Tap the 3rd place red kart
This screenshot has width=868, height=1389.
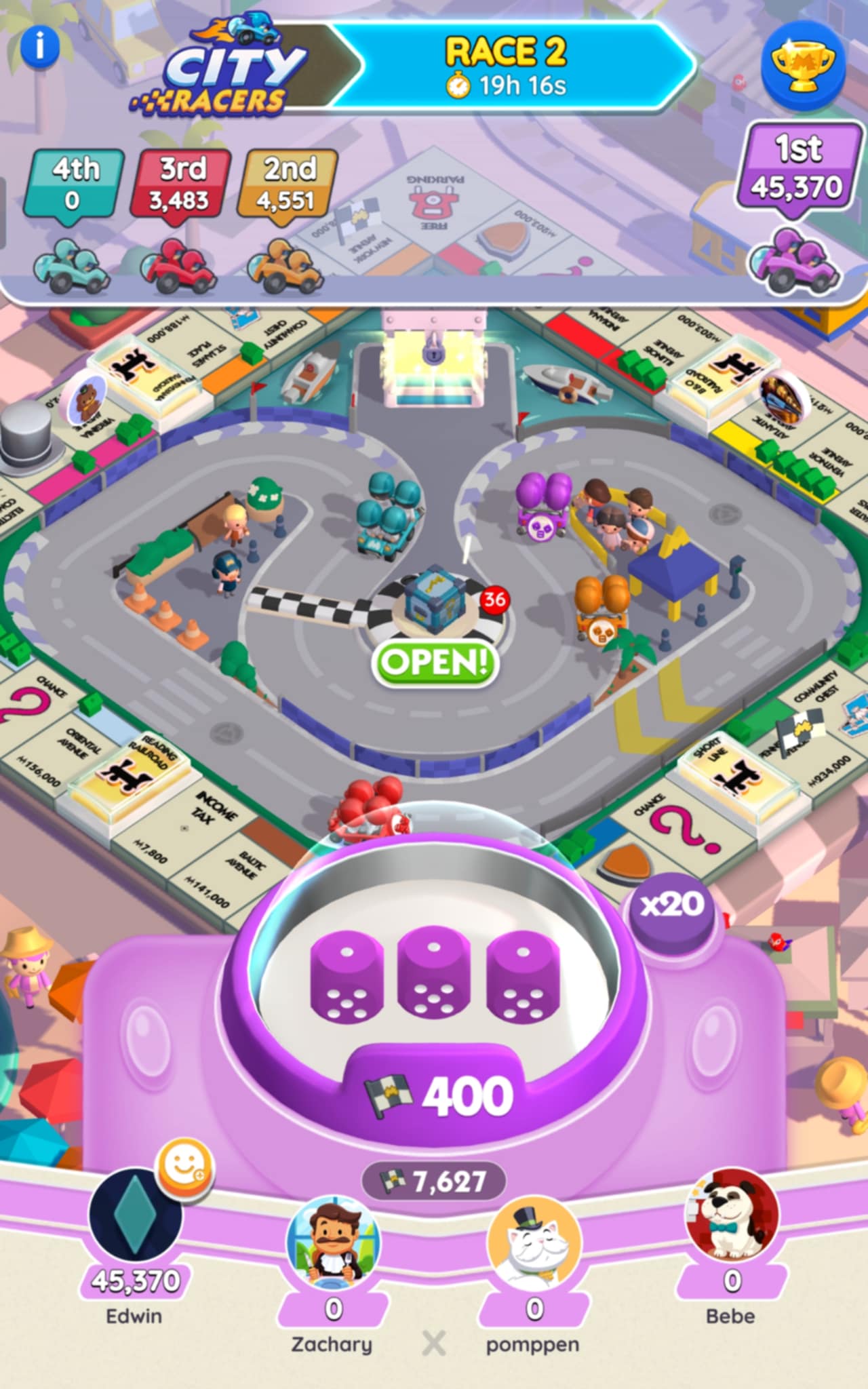[180, 265]
